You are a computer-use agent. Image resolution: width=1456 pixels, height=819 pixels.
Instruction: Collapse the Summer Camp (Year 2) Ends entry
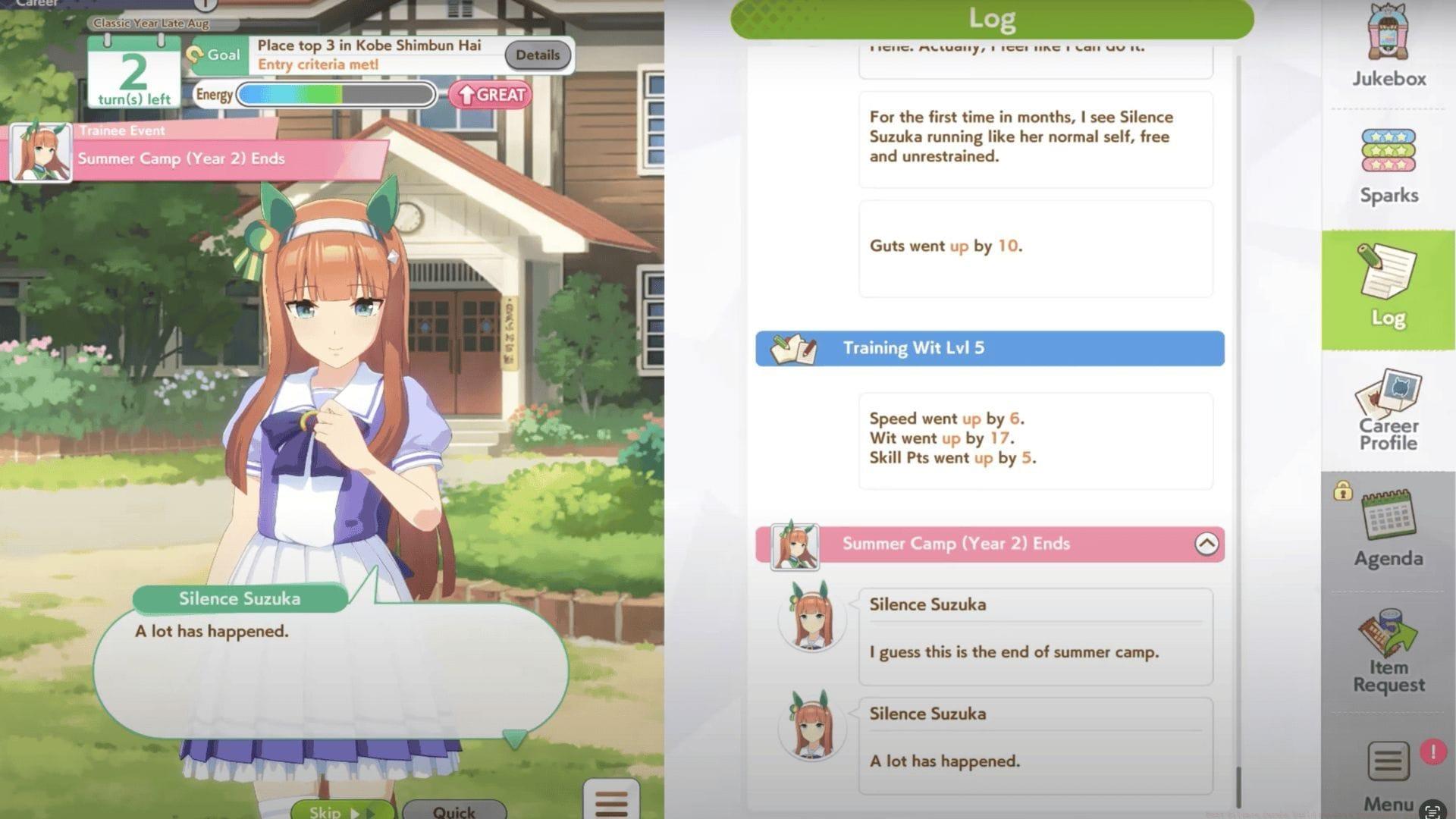(x=1206, y=544)
